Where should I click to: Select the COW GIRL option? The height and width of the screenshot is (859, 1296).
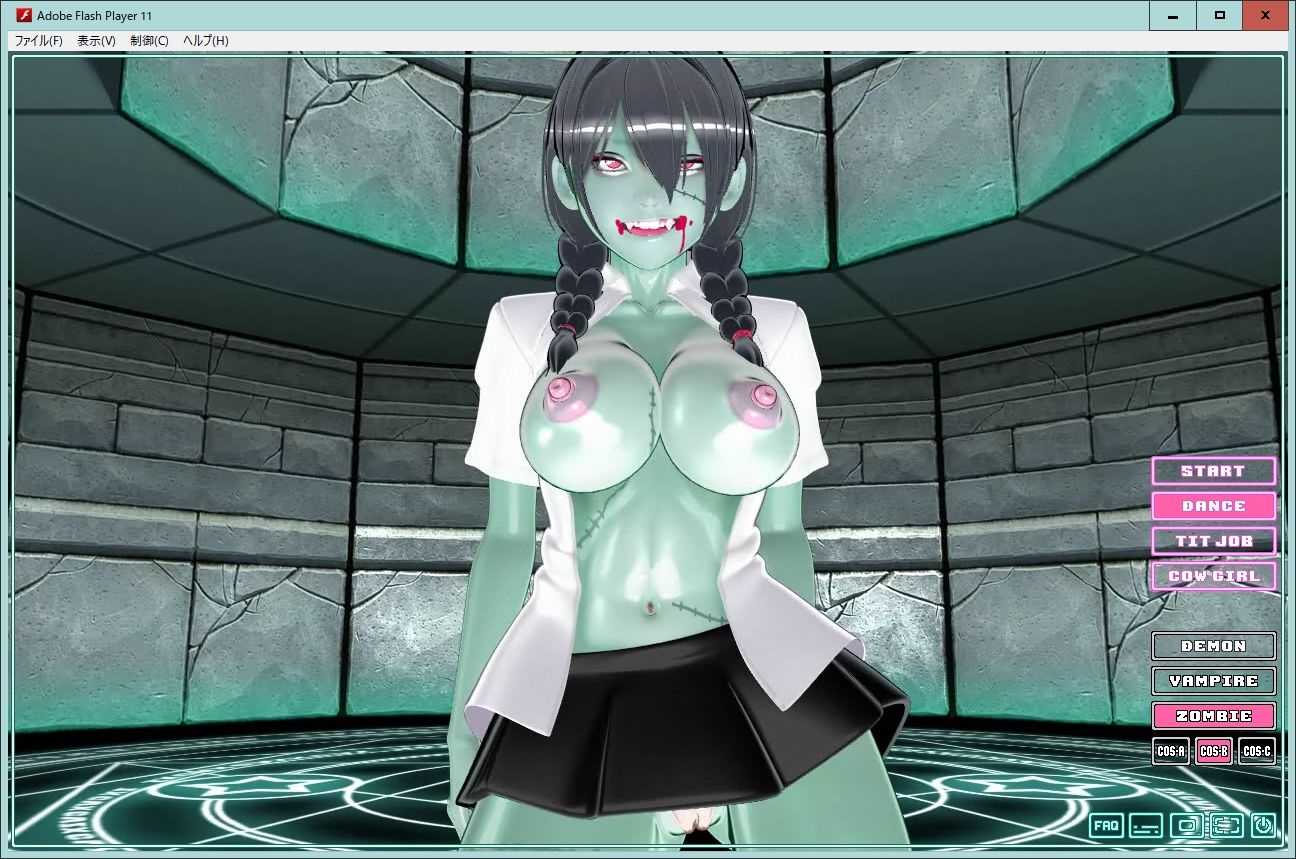(1213, 576)
